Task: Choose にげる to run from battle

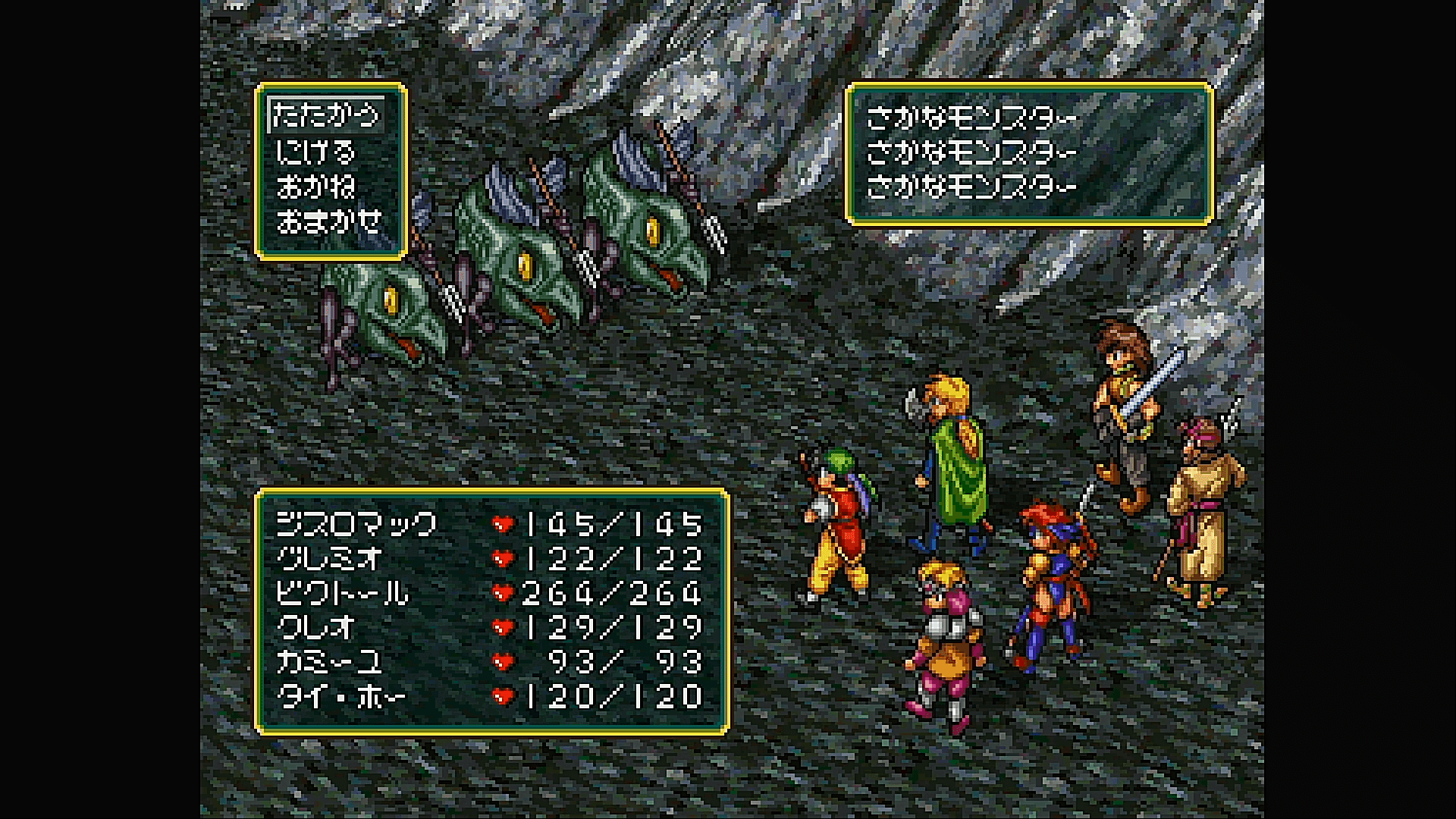Action: [x=315, y=152]
